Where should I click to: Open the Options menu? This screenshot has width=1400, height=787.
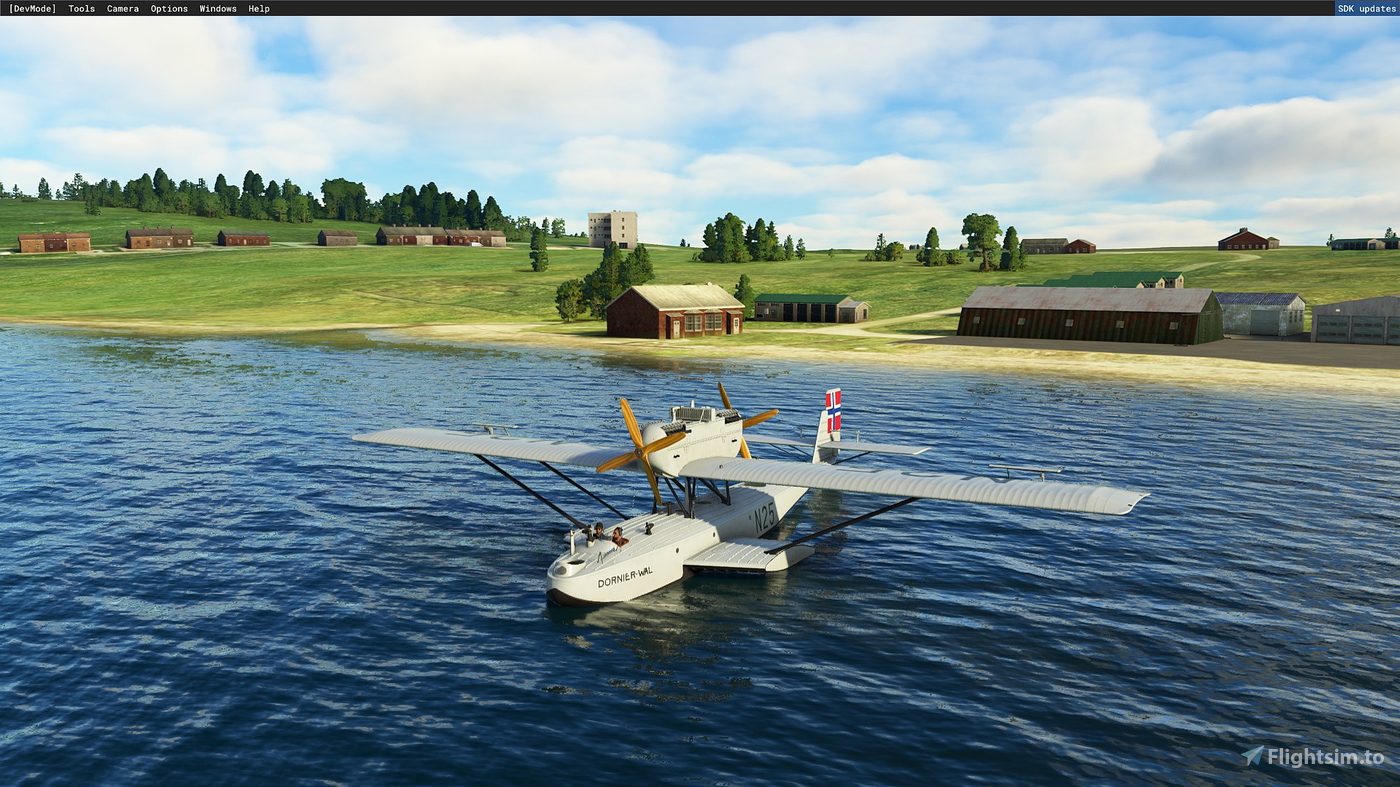(168, 8)
